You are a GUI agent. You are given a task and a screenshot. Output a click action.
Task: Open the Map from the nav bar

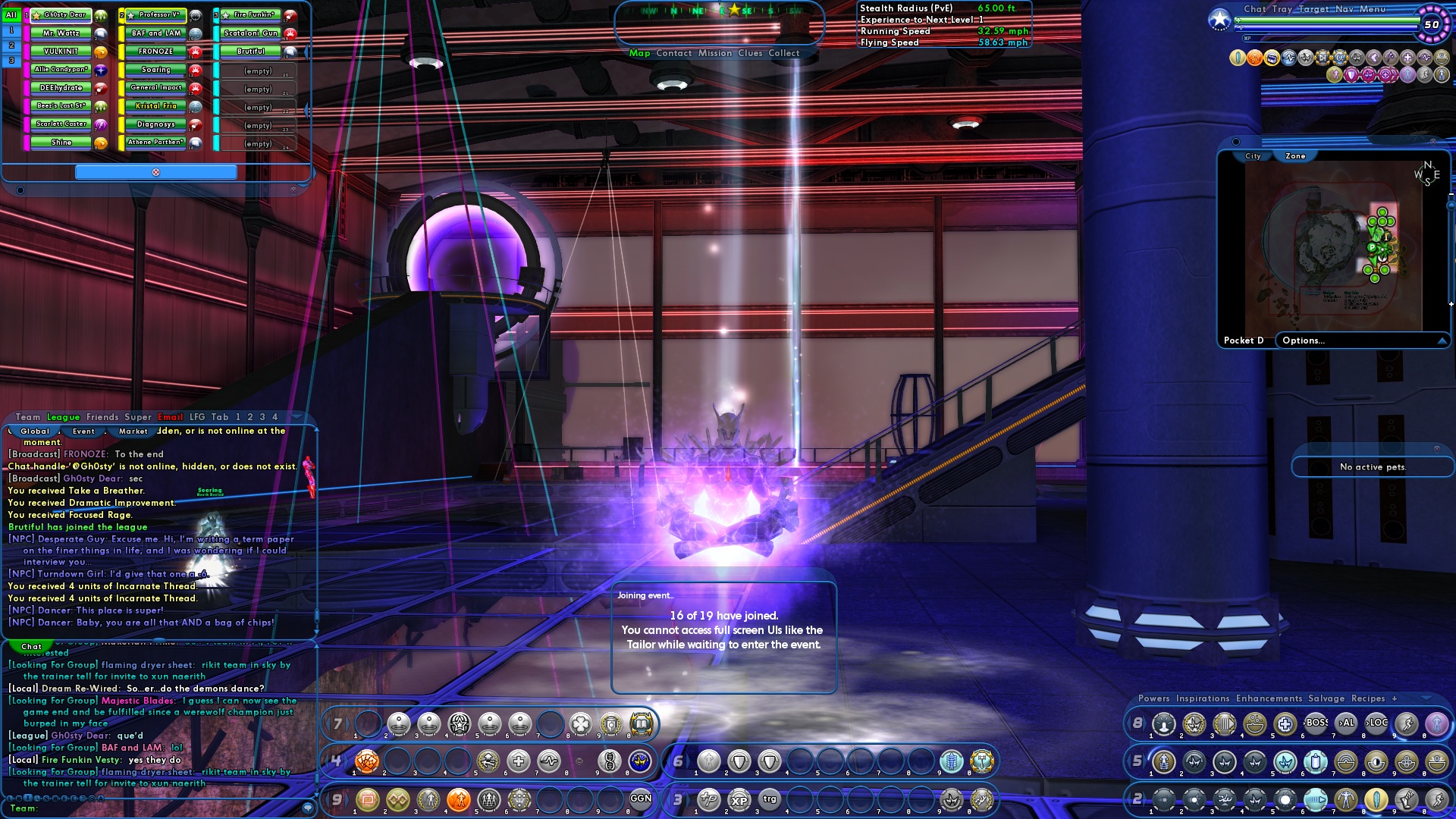pos(639,53)
